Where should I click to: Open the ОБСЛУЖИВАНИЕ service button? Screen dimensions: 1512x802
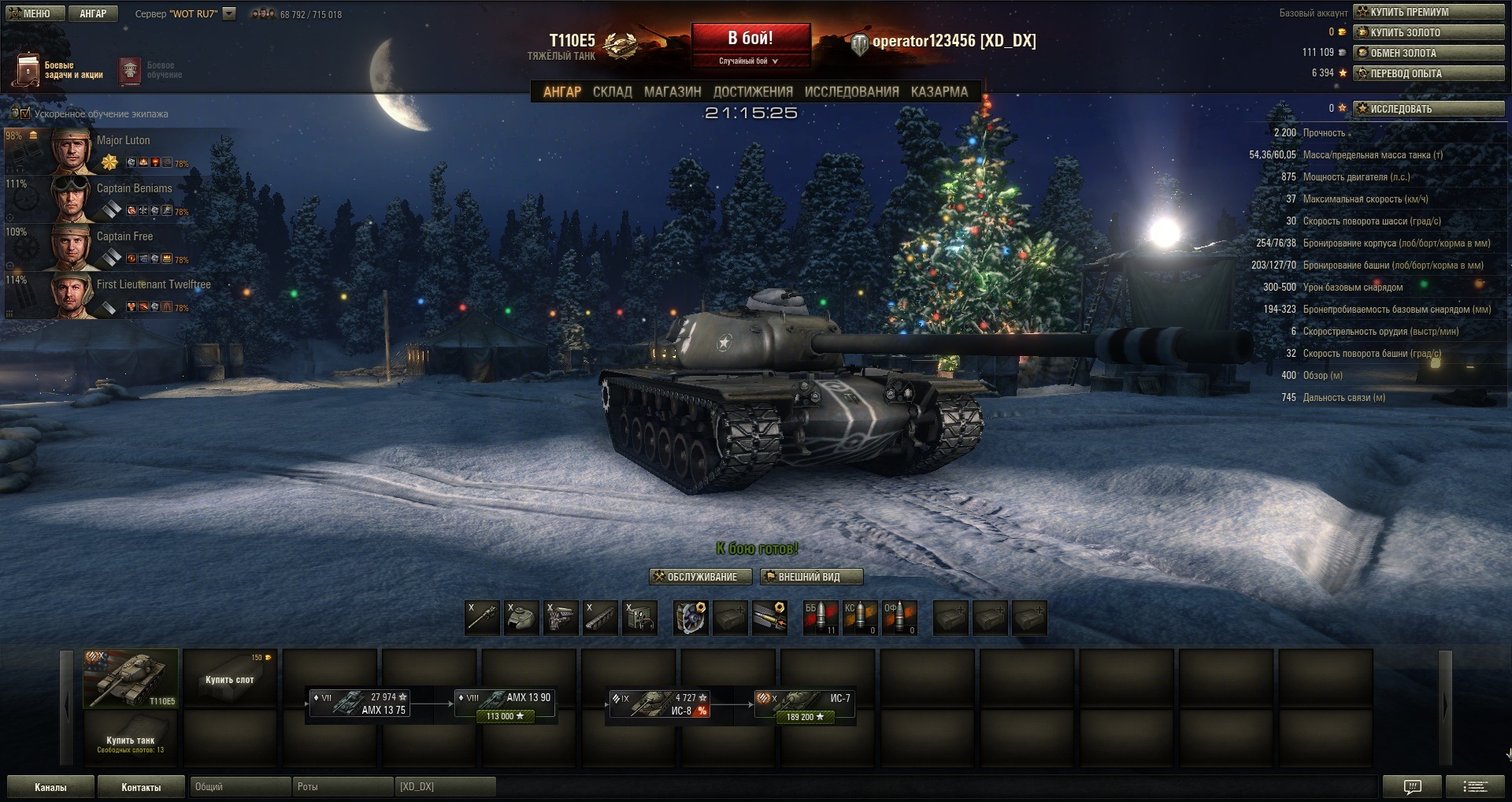(694, 577)
